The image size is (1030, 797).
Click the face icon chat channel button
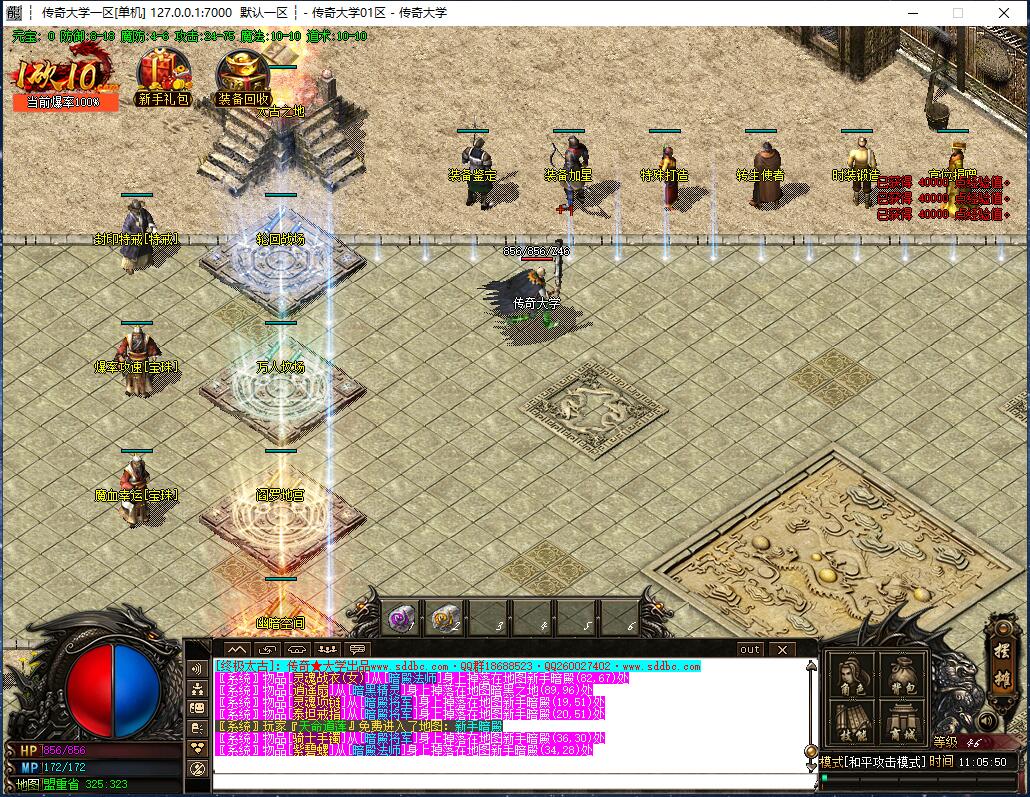pos(197,707)
